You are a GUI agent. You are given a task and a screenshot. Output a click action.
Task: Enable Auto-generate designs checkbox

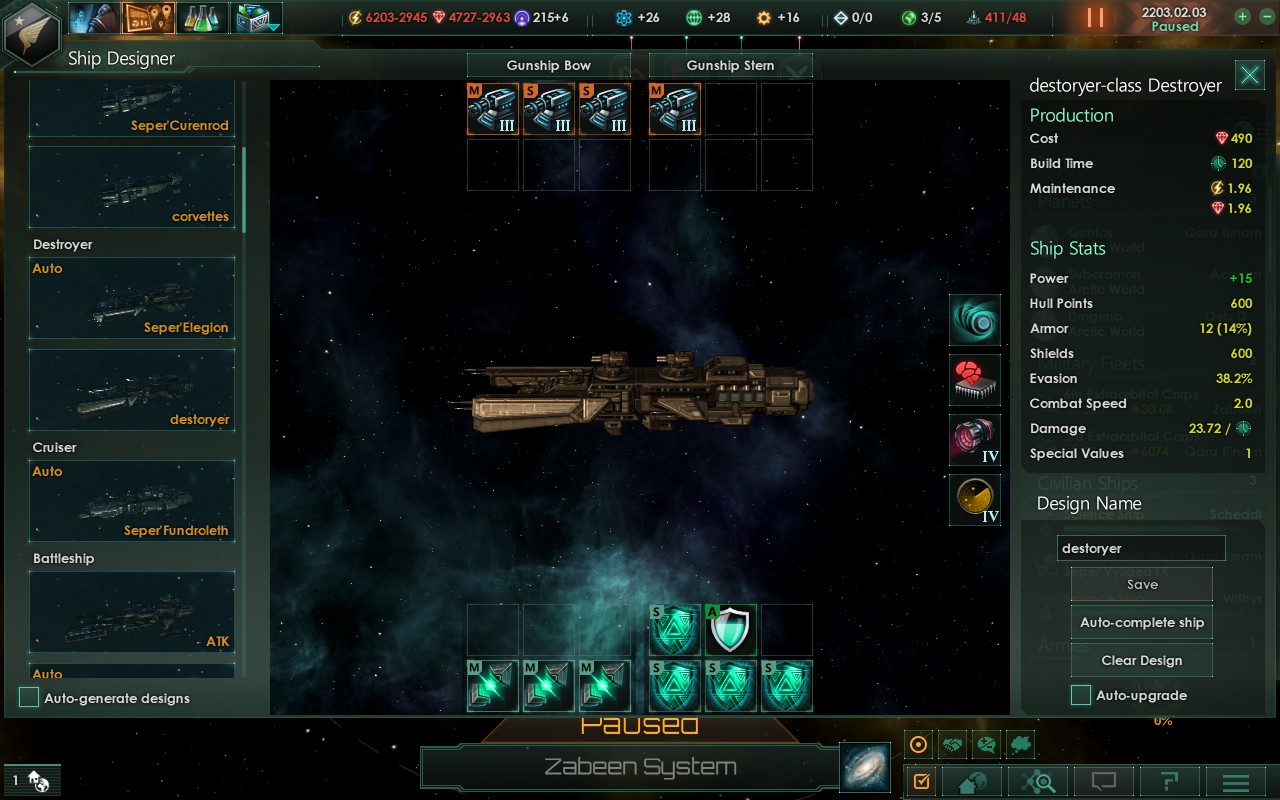30,698
